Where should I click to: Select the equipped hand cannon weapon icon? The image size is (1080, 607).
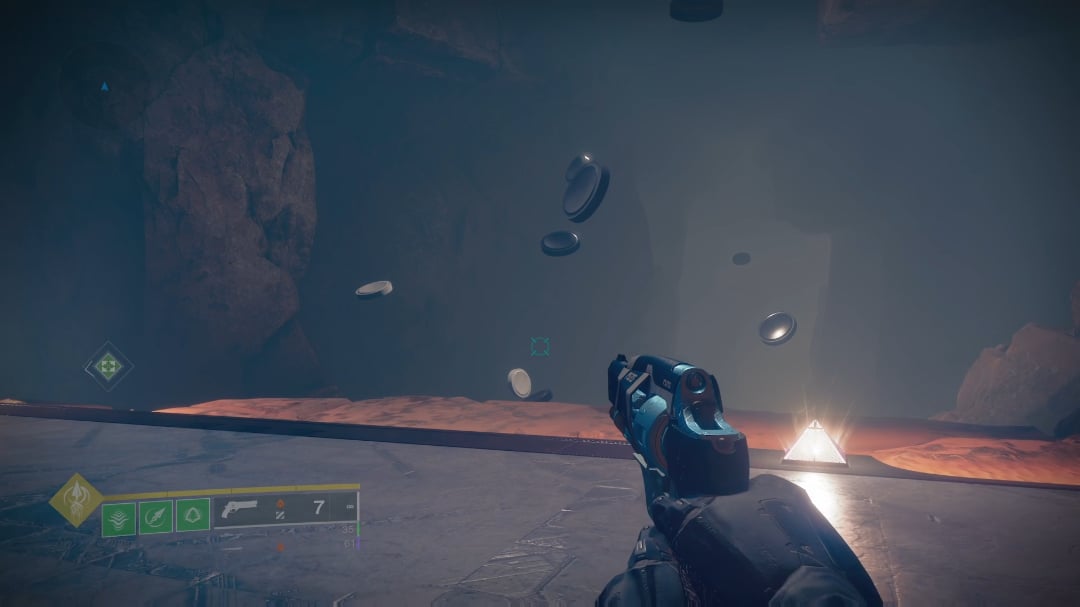point(242,508)
